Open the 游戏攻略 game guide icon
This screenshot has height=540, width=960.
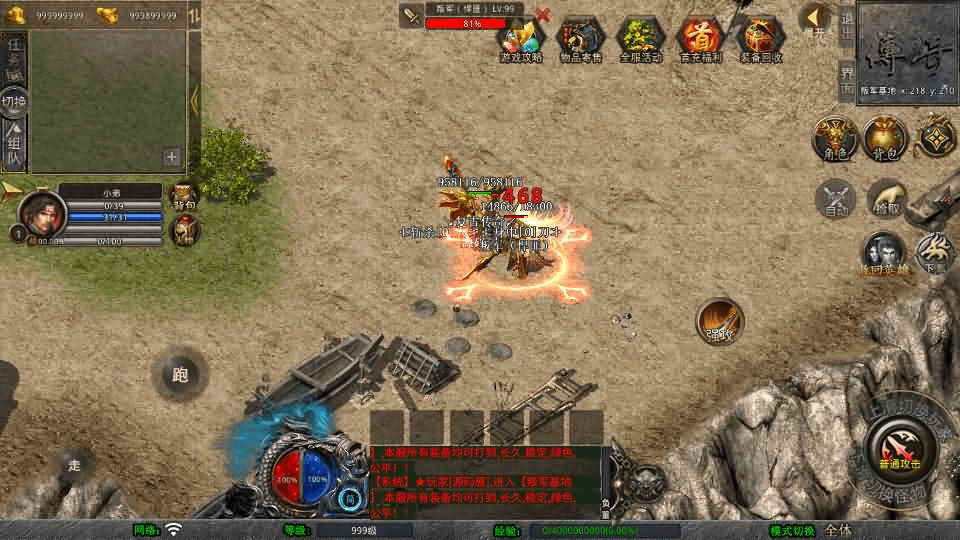point(520,39)
